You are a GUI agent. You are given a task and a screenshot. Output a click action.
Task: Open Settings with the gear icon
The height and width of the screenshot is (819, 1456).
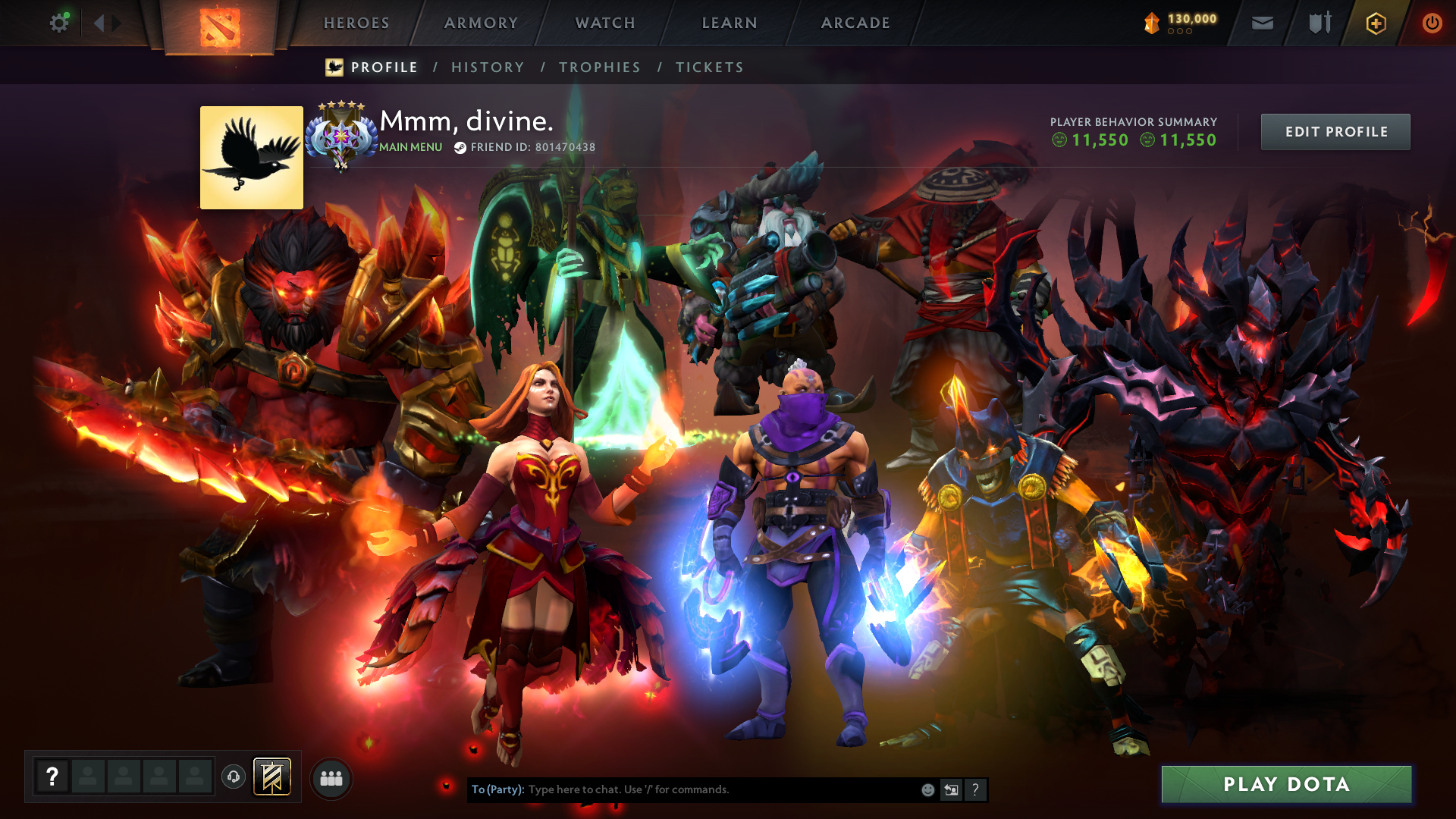click(59, 23)
